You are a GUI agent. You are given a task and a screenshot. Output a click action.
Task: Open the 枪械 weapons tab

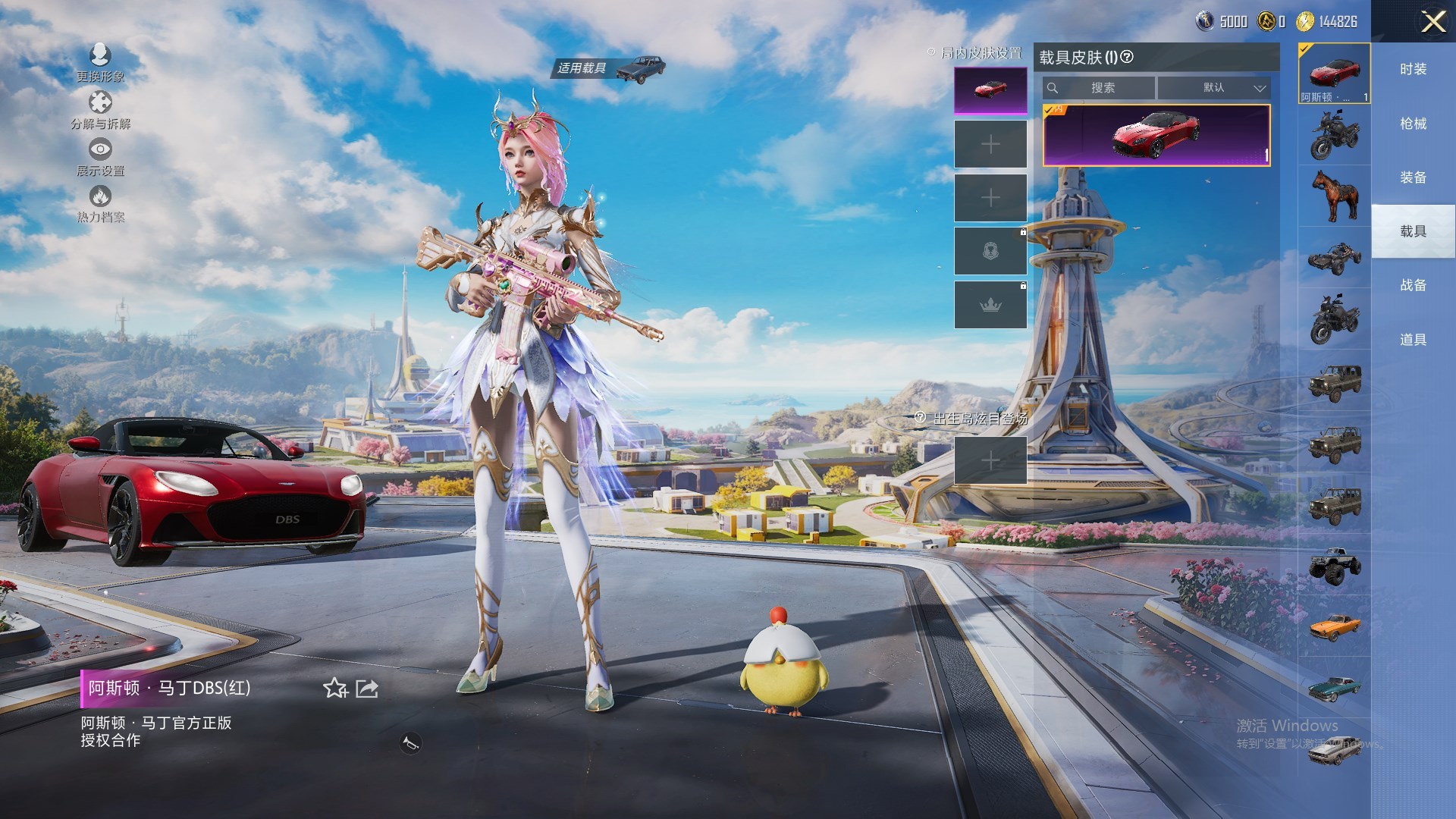(1413, 124)
